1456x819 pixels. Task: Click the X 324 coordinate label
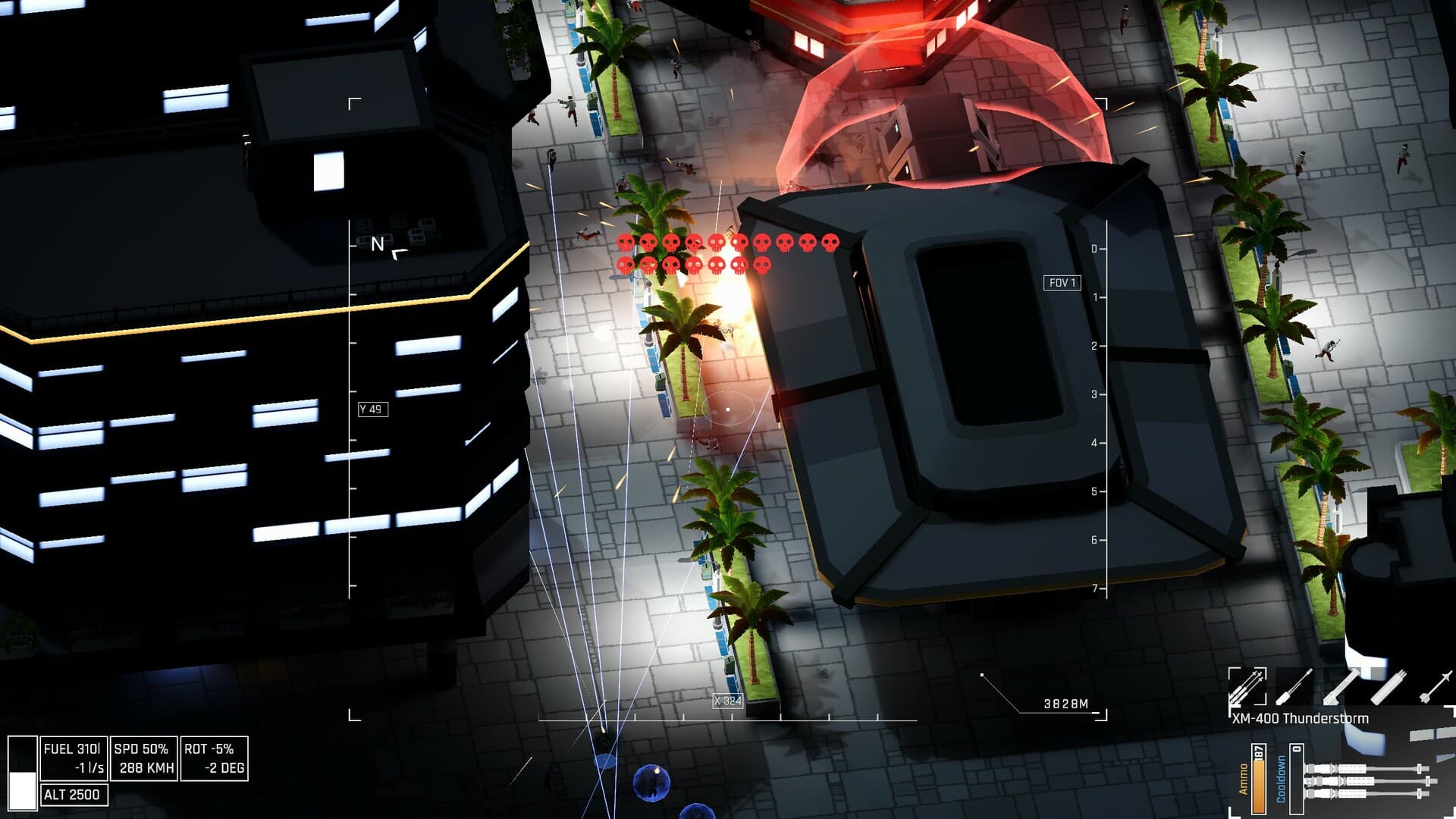click(x=726, y=702)
